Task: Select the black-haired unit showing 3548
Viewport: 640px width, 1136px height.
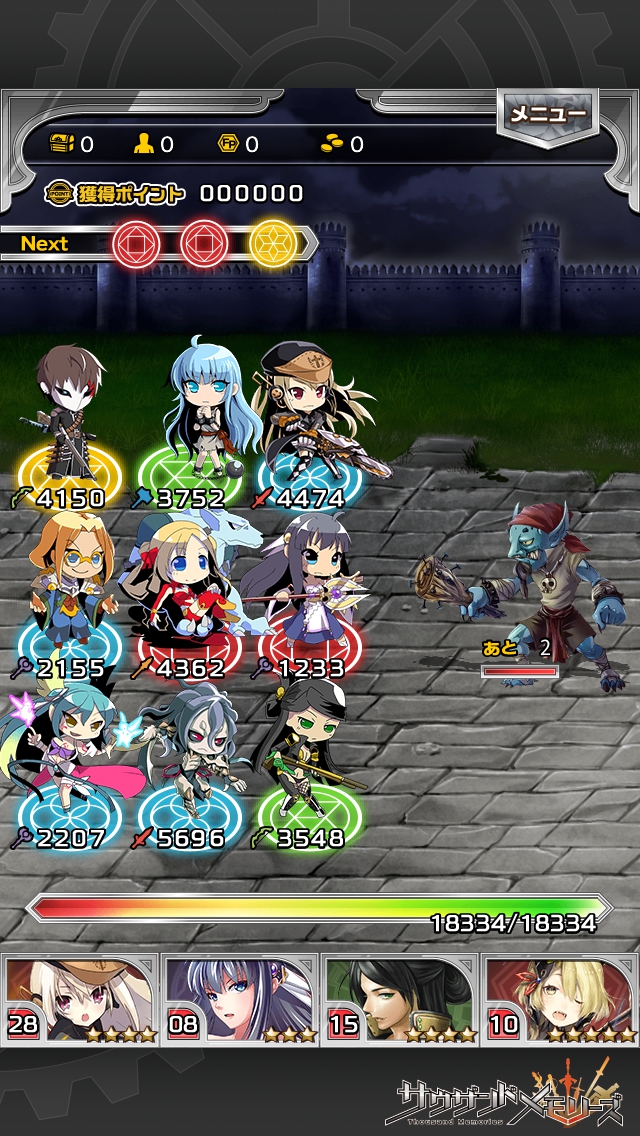Action: click(305, 760)
